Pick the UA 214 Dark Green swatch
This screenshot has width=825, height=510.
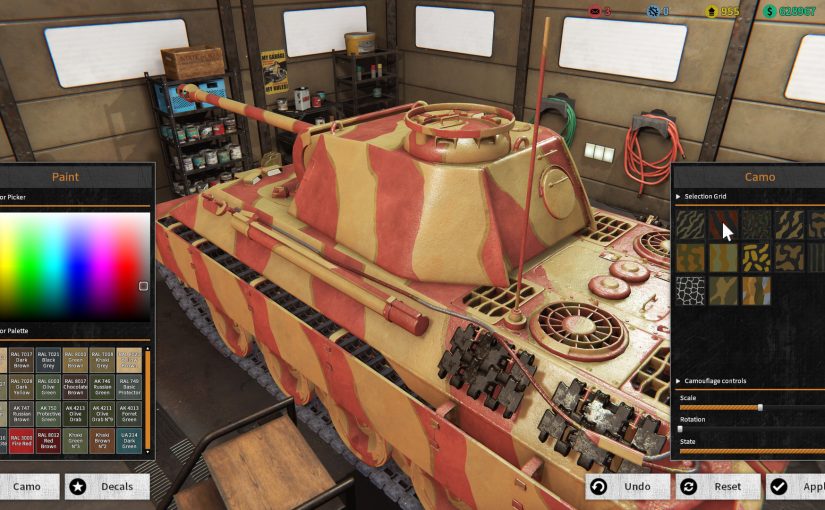click(x=129, y=440)
